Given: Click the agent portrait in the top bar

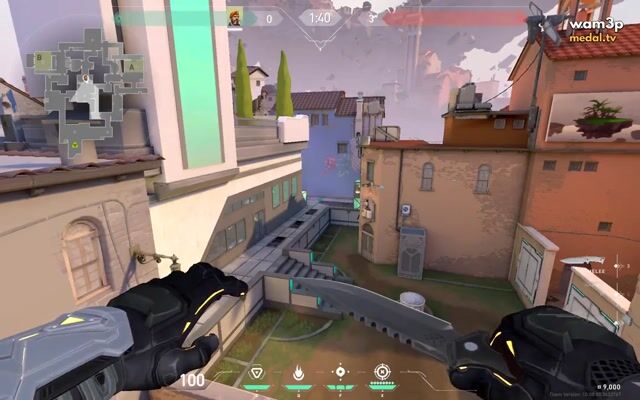Looking at the screenshot, I should 234,17.
